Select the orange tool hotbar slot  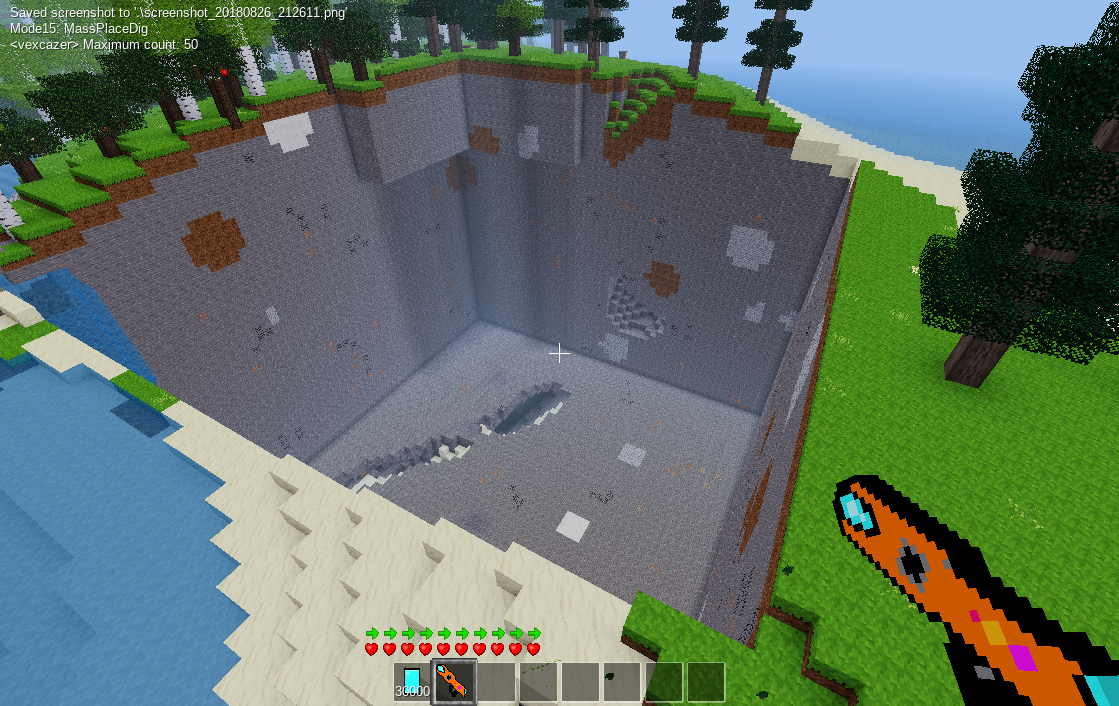click(x=453, y=681)
